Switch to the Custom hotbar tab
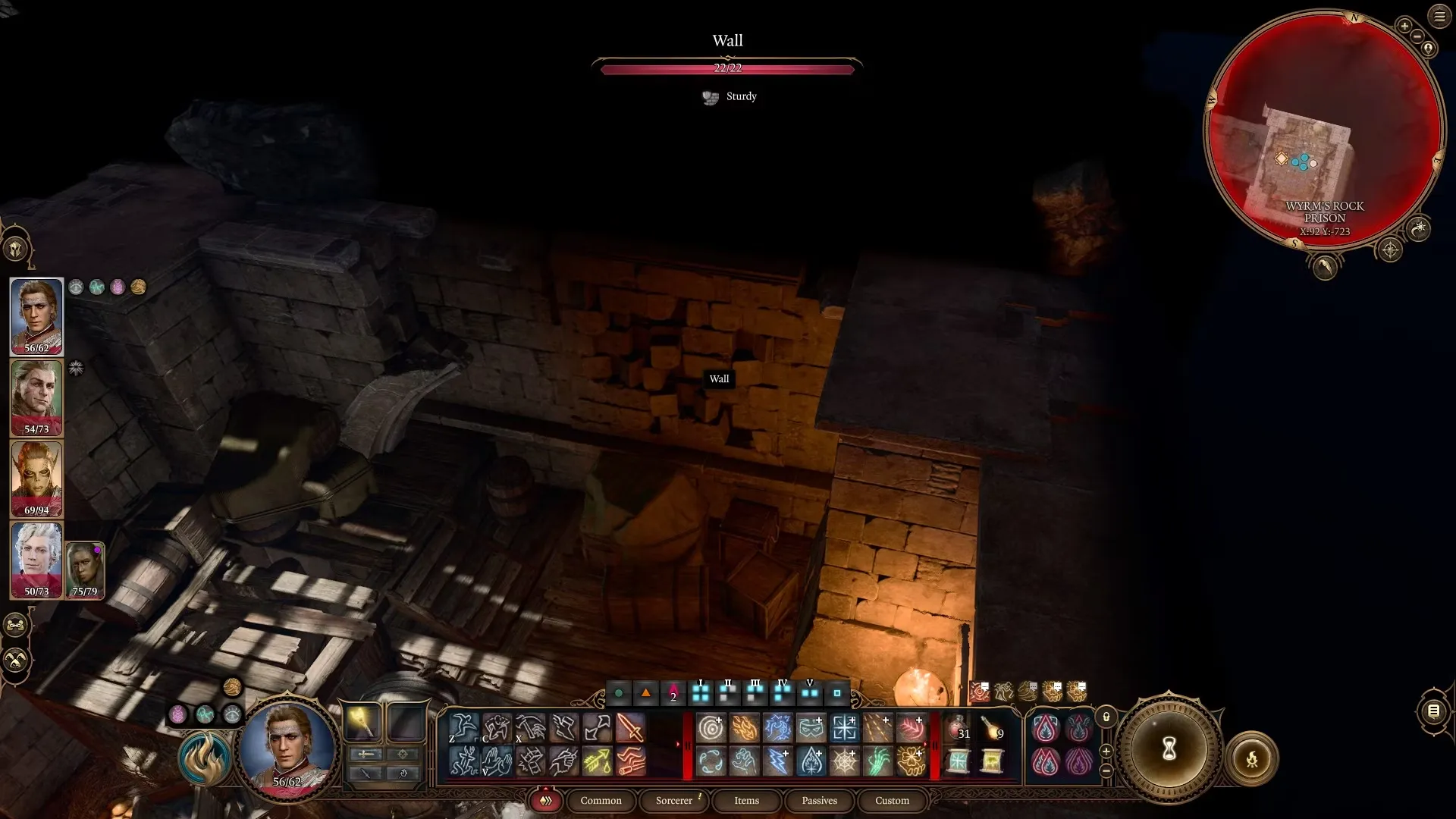Screen dimensions: 1456x819 [x=892, y=801]
